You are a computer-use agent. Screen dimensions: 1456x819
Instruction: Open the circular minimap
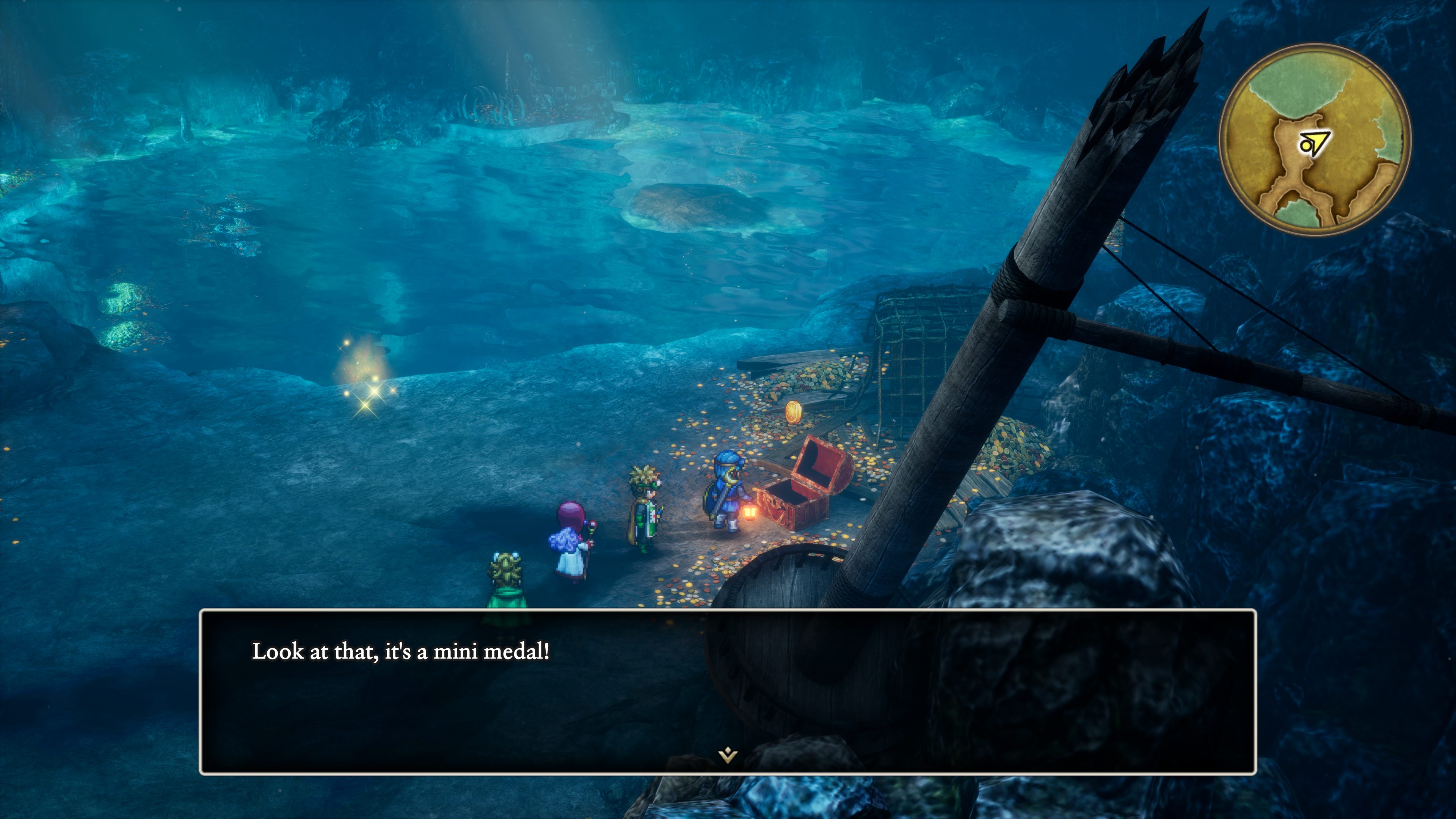click(1315, 140)
